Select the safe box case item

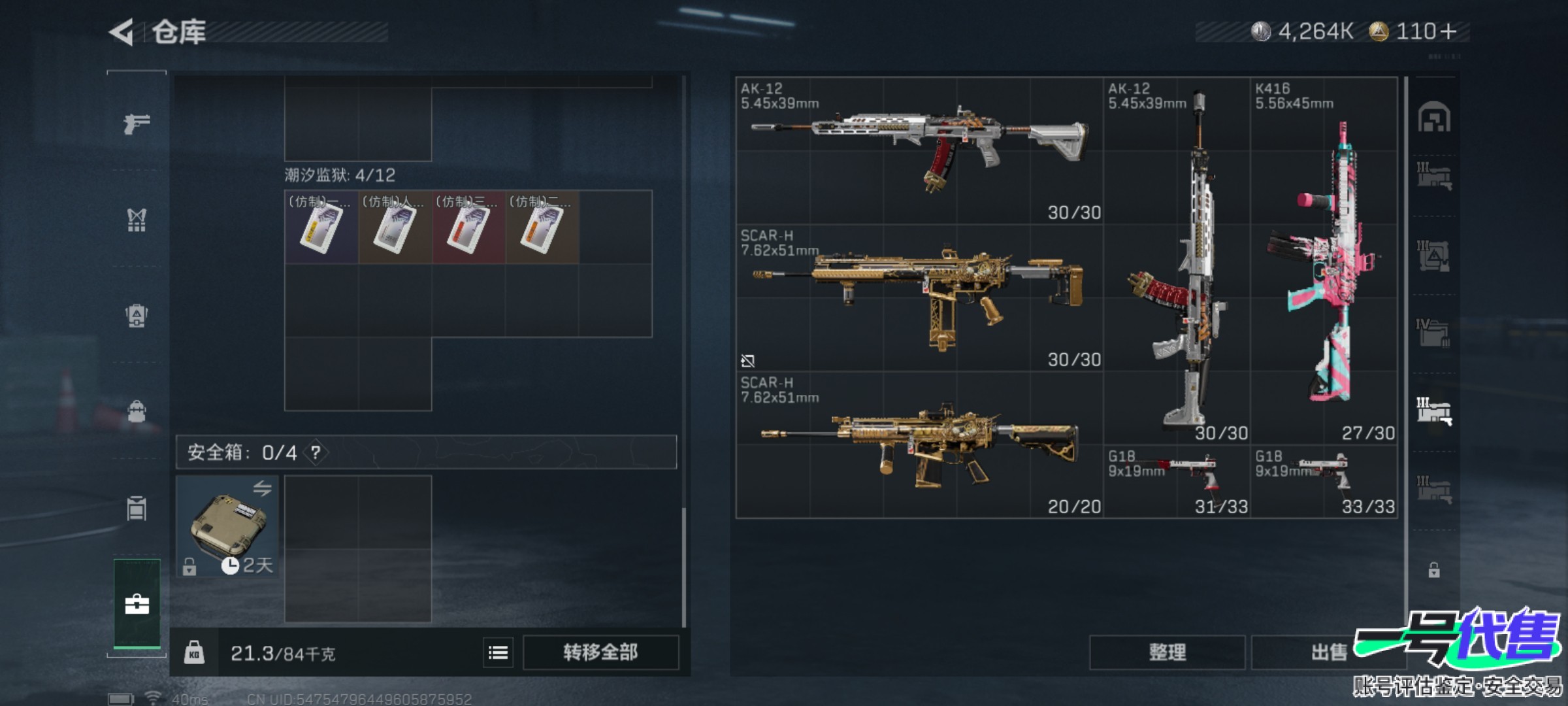click(227, 526)
